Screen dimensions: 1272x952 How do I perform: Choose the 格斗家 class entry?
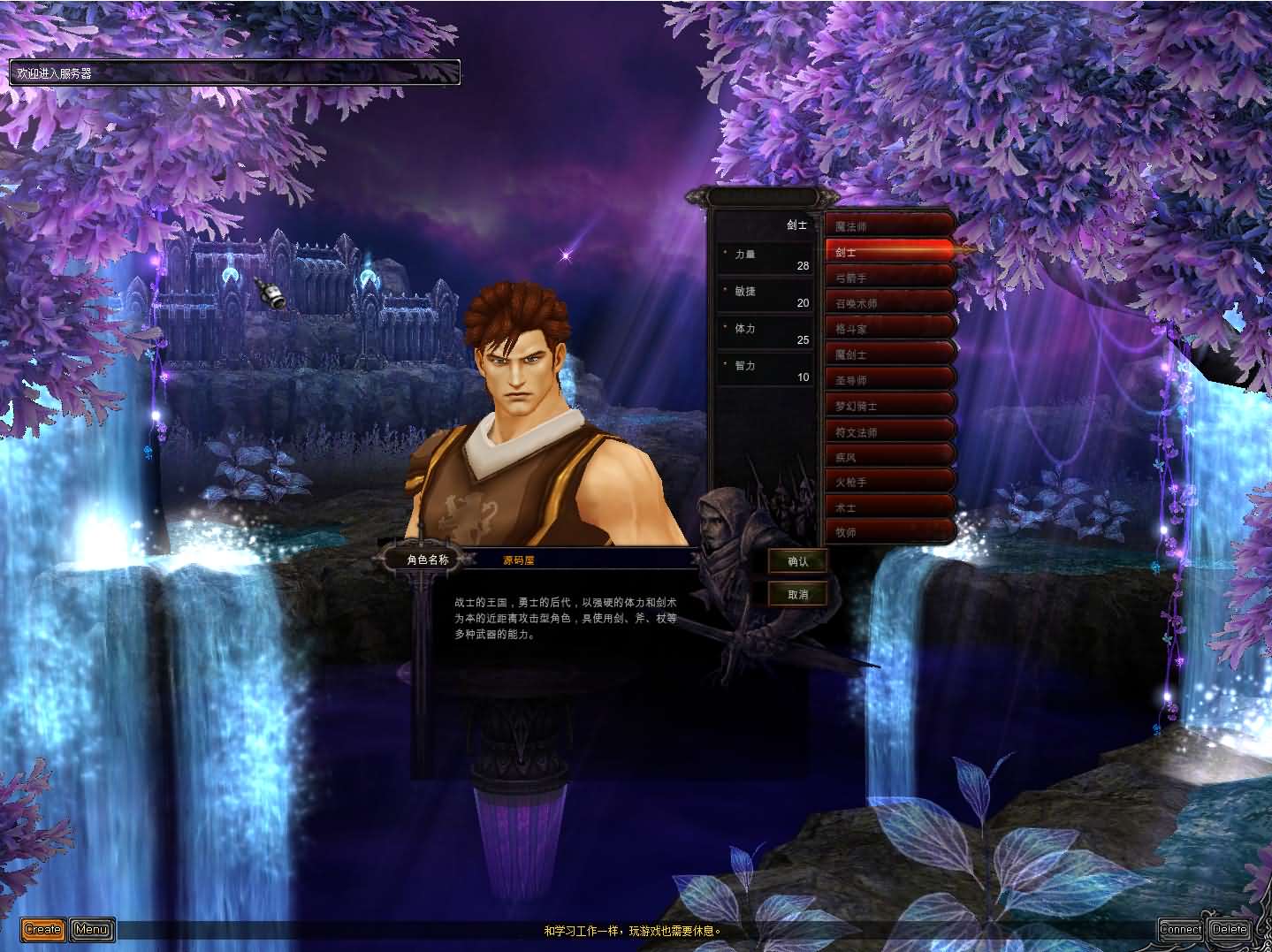[x=889, y=329]
